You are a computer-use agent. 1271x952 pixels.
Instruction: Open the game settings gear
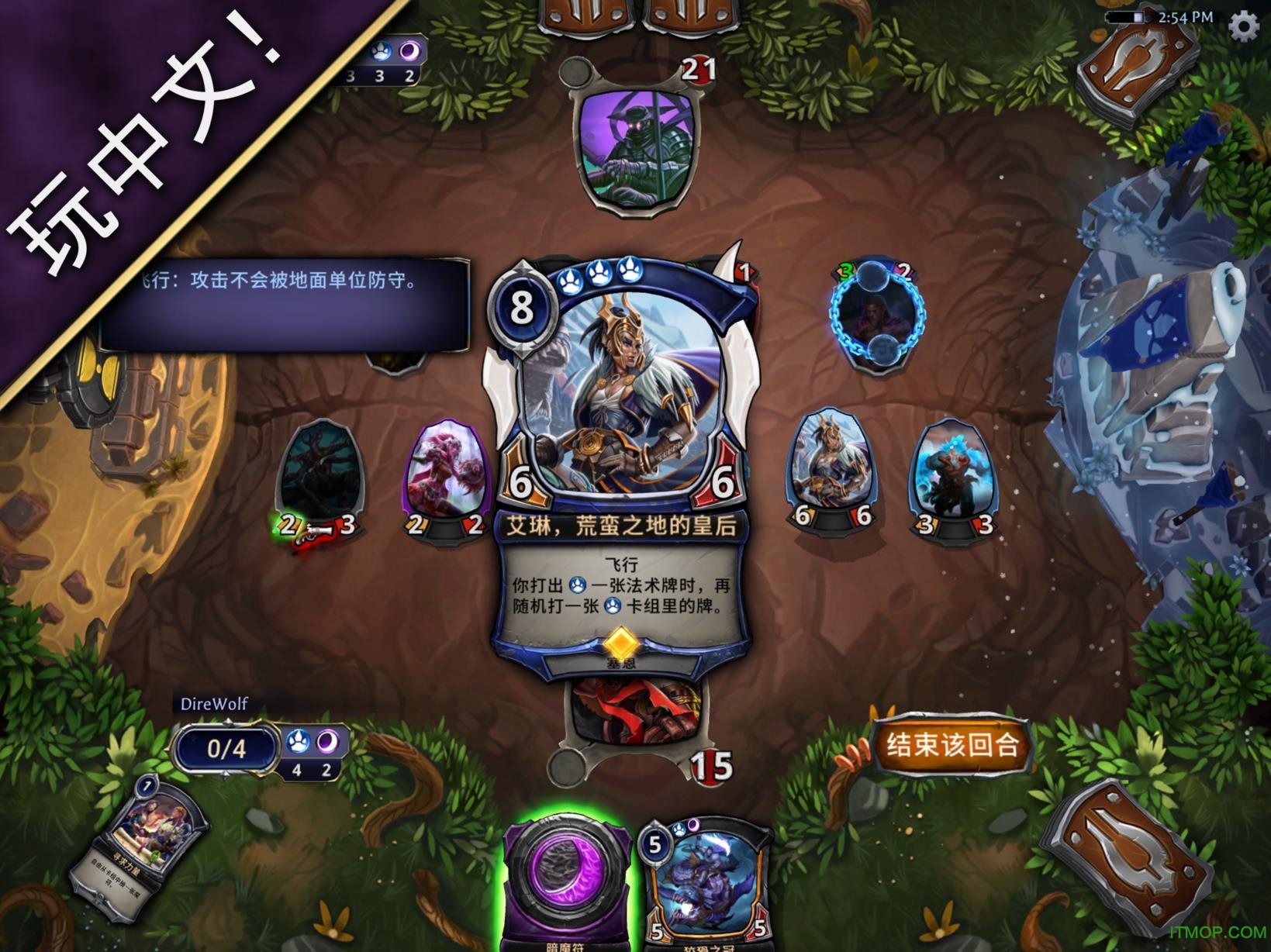(1245, 26)
